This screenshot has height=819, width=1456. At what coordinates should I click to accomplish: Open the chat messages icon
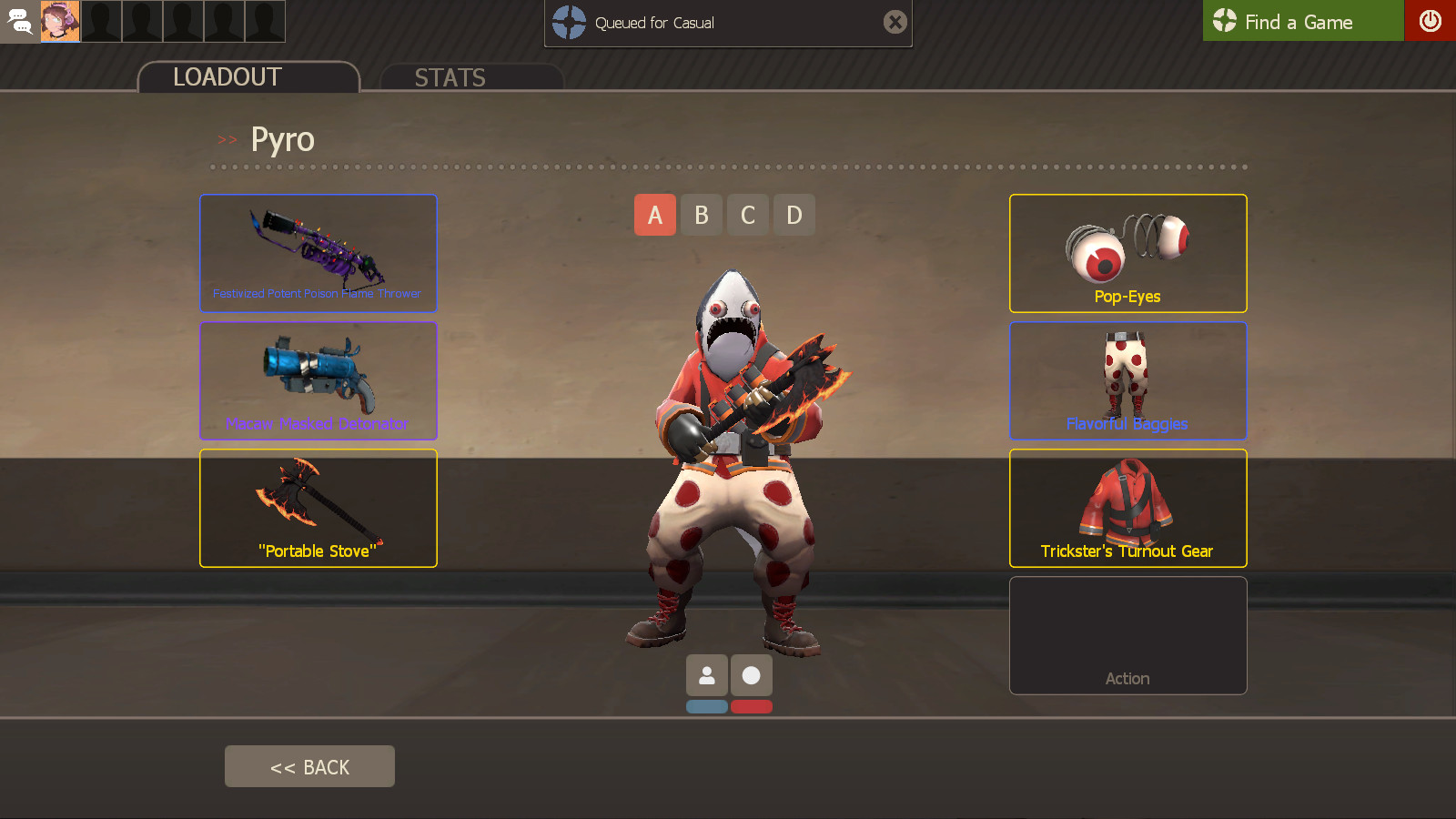[x=19, y=21]
